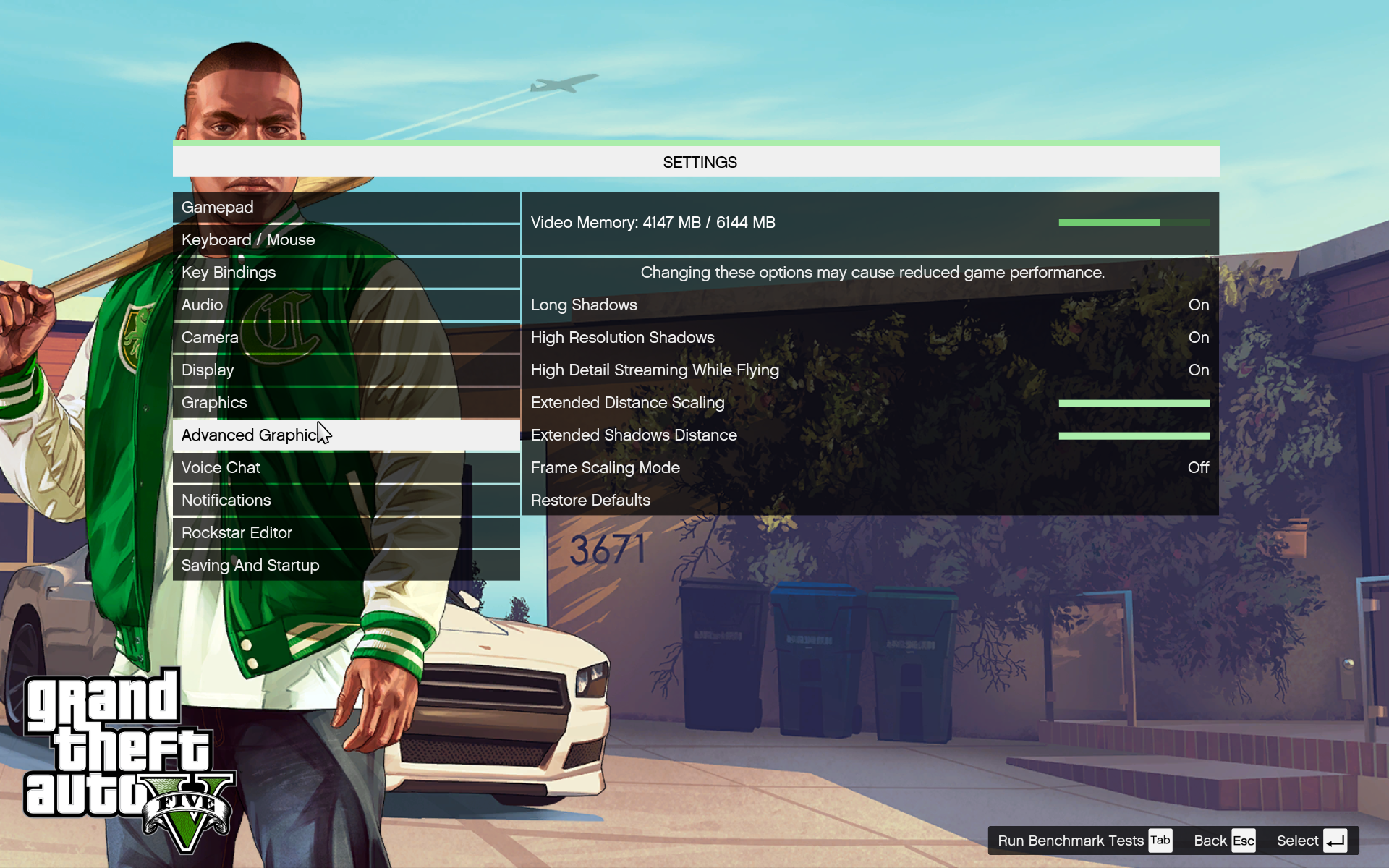Change the Frame Scaling Mode setting
The image size is (1389, 868).
(870, 468)
